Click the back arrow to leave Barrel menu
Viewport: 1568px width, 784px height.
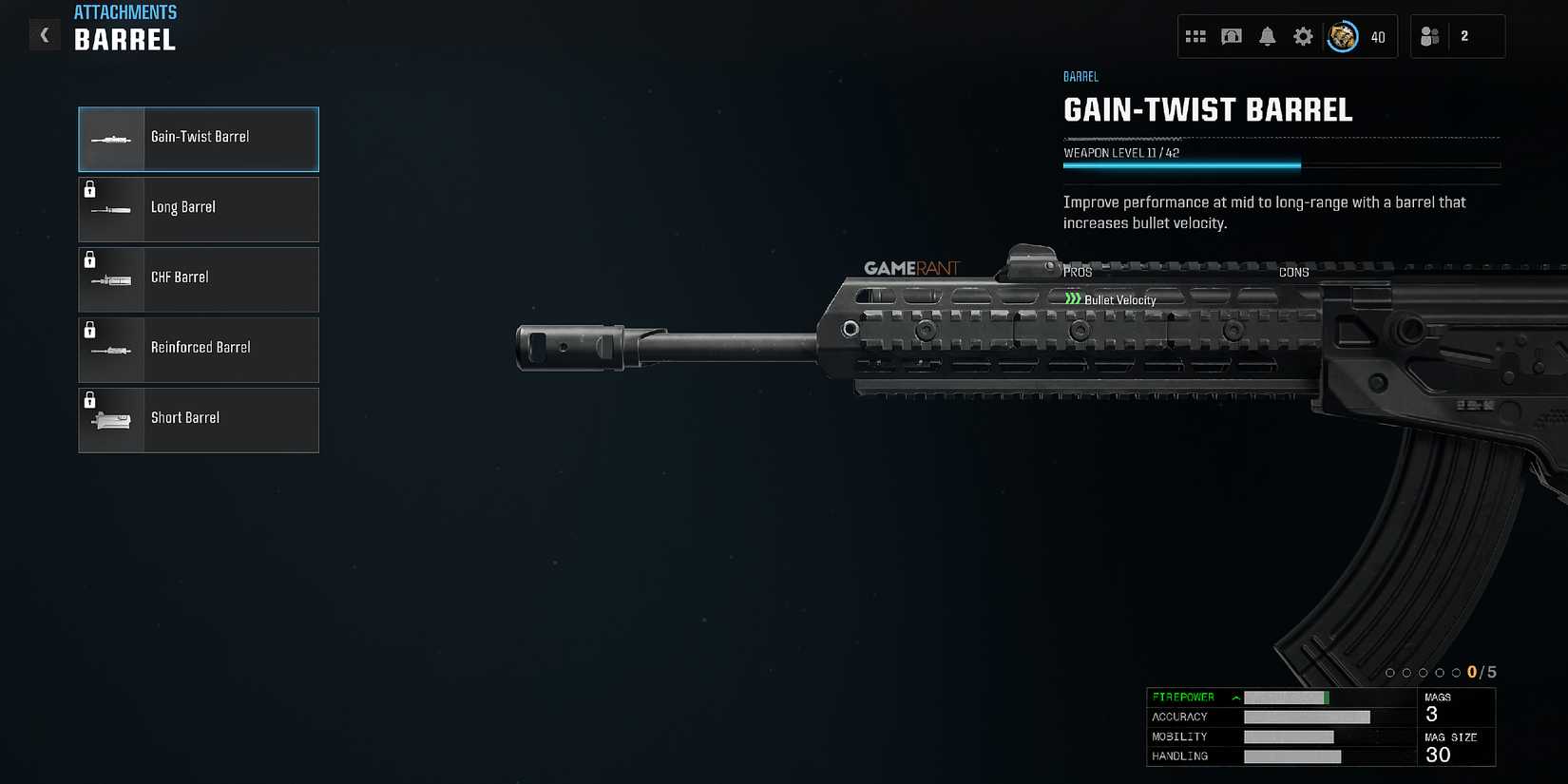44,34
